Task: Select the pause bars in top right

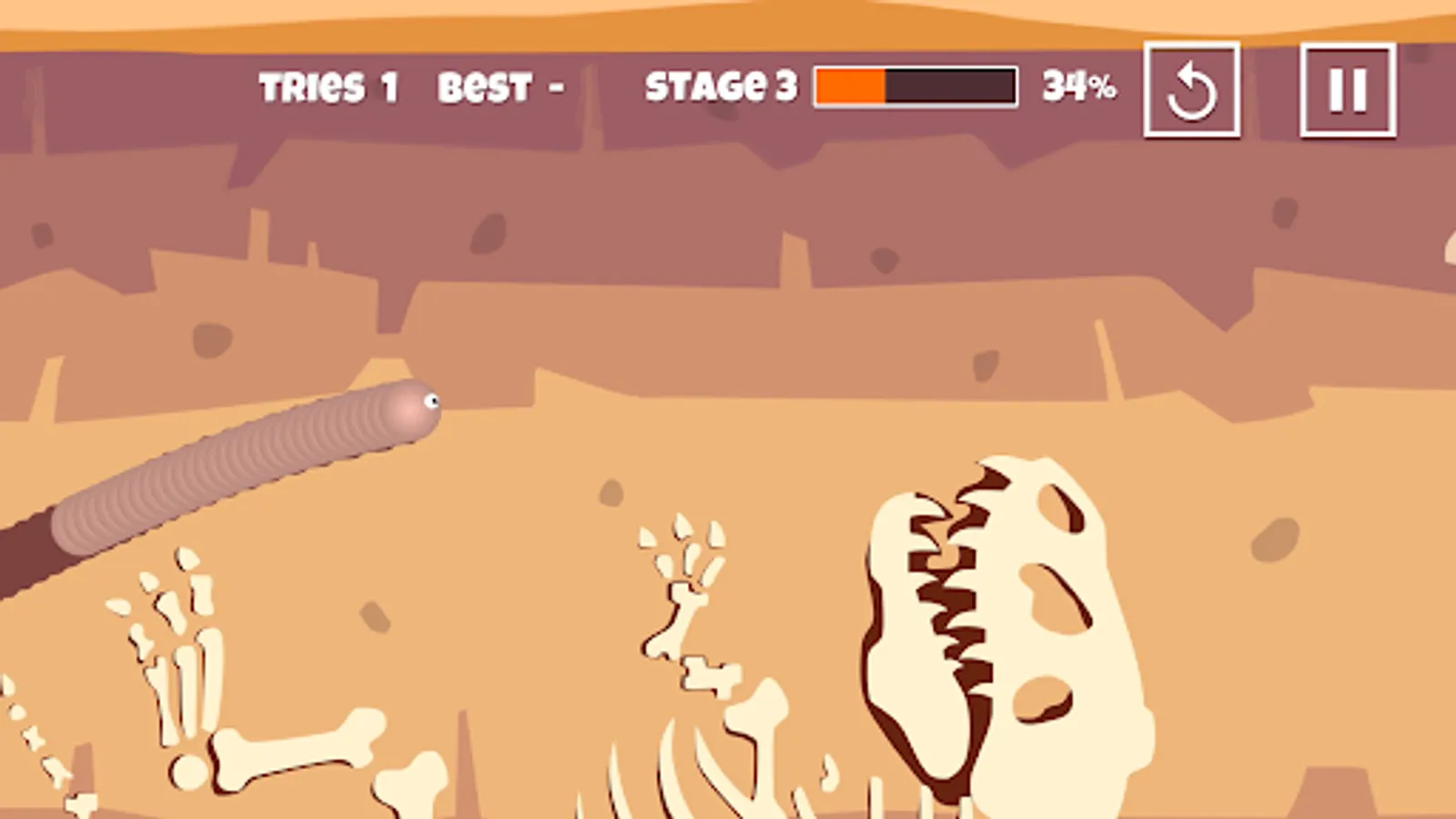Action: [x=1349, y=86]
